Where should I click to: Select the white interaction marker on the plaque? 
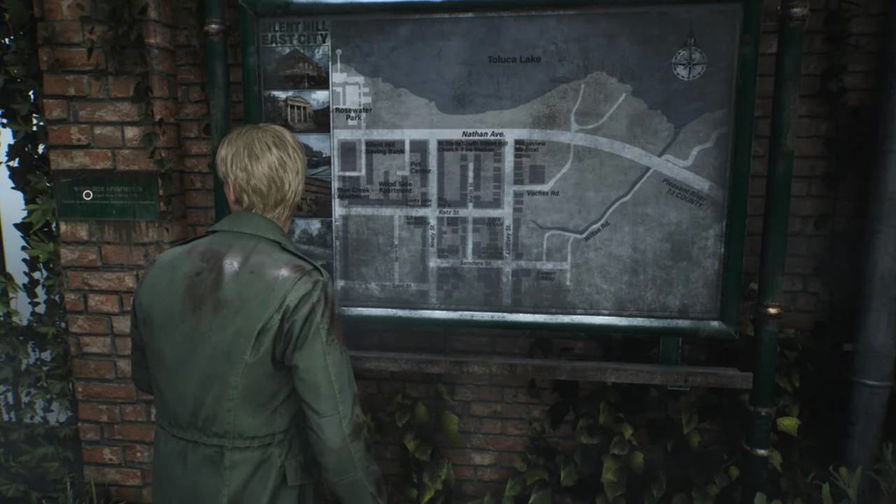(x=88, y=195)
